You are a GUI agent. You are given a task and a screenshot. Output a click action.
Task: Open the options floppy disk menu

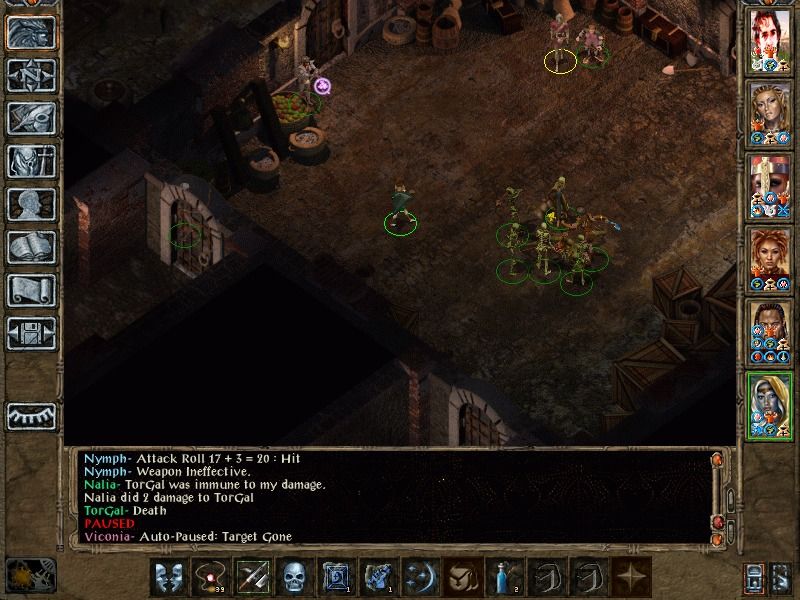[31, 334]
